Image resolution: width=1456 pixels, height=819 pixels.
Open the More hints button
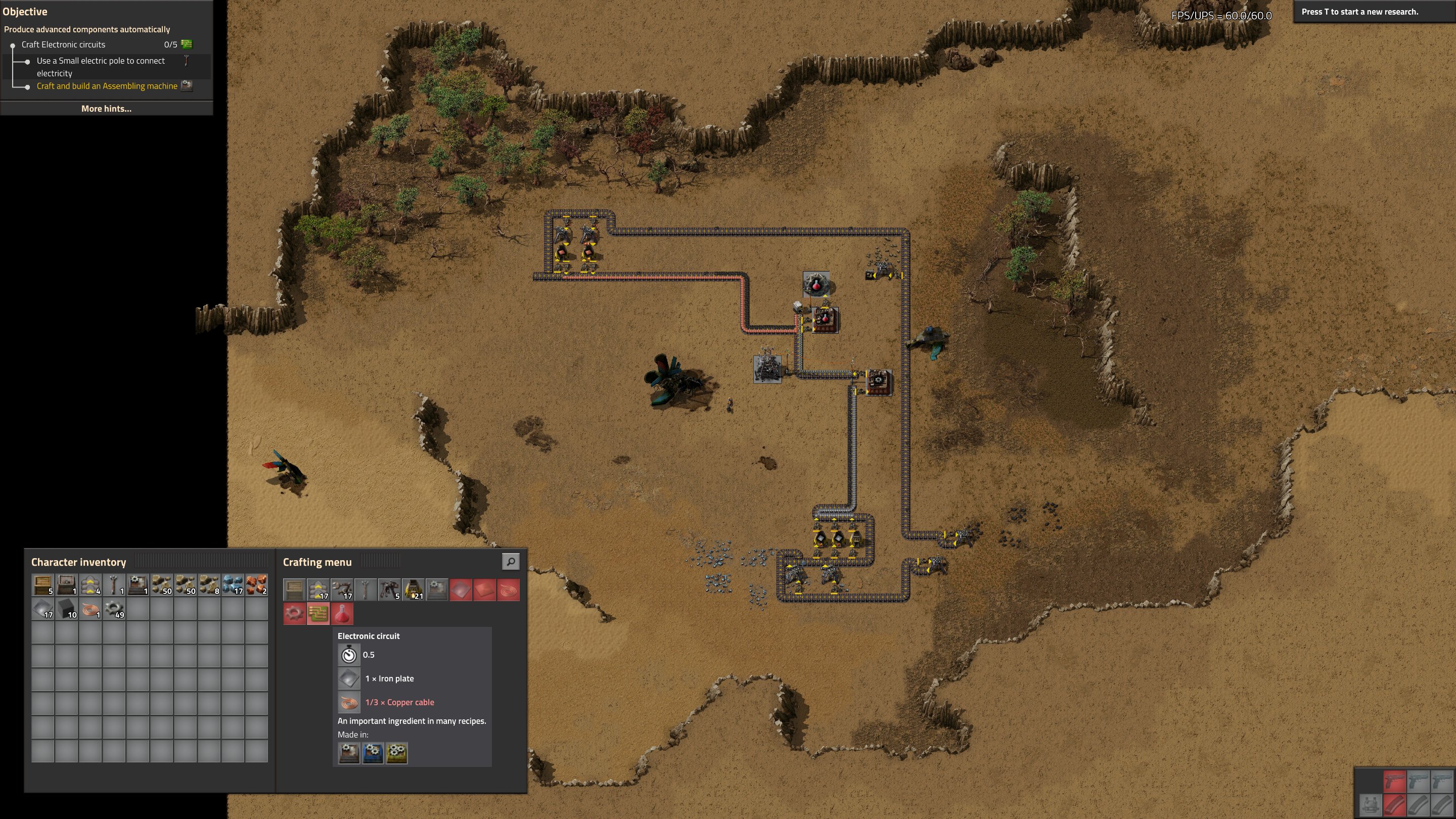[x=106, y=109]
